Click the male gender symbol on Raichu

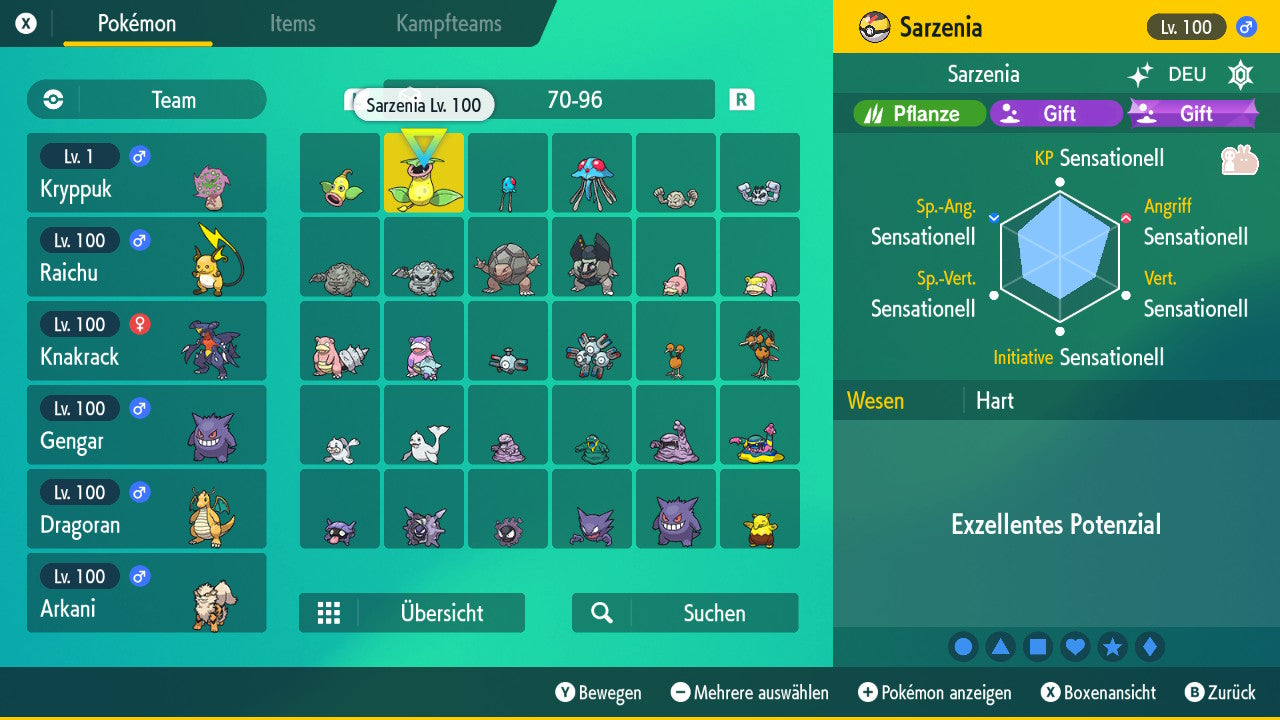(x=137, y=240)
